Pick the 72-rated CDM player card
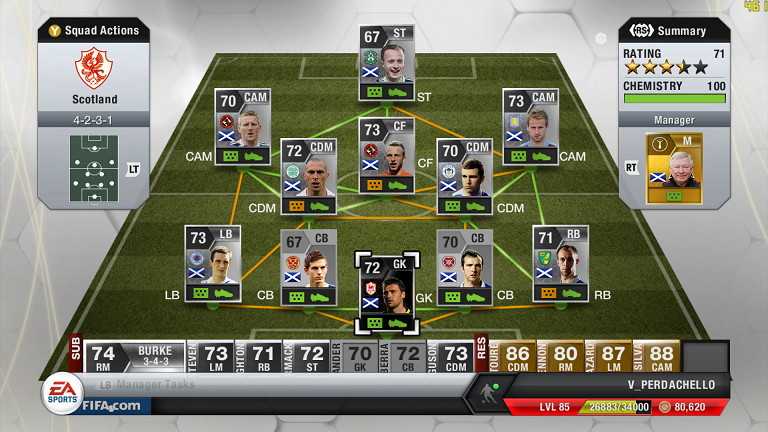The height and width of the screenshot is (432, 768). coord(308,176)
